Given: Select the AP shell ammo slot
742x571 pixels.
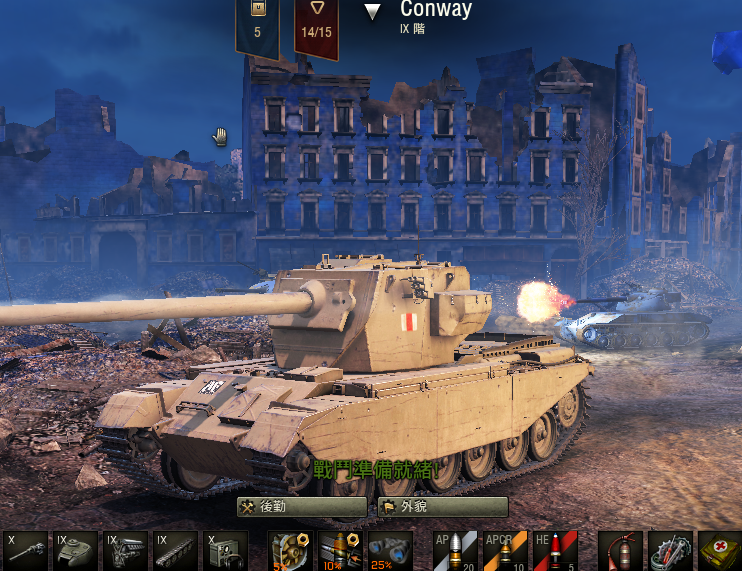Looking at the screenshot, I should click(455, 551).
